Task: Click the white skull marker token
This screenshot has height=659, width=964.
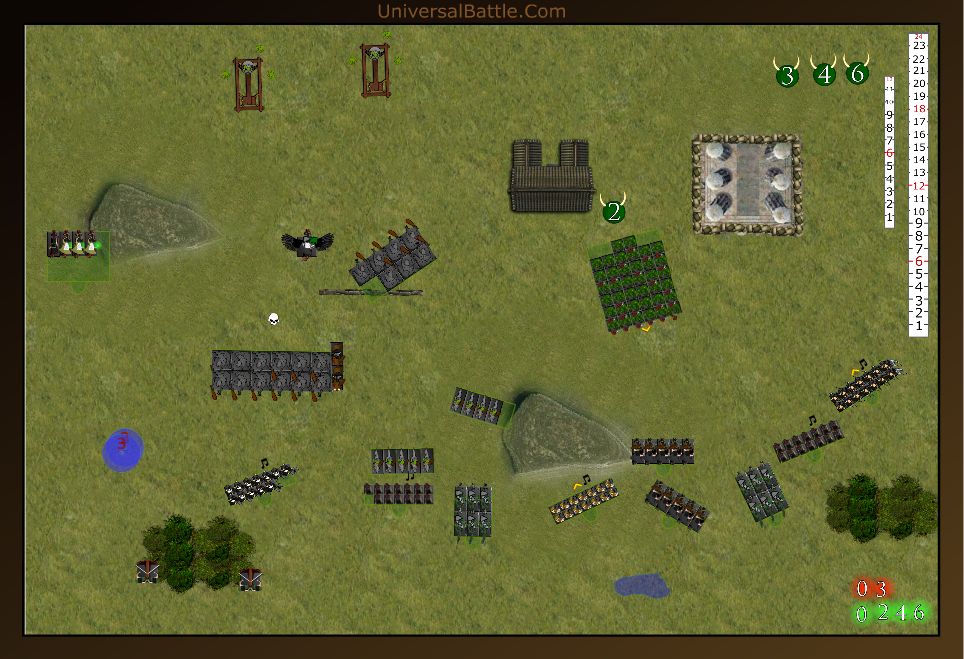Action: pos(273,319)
